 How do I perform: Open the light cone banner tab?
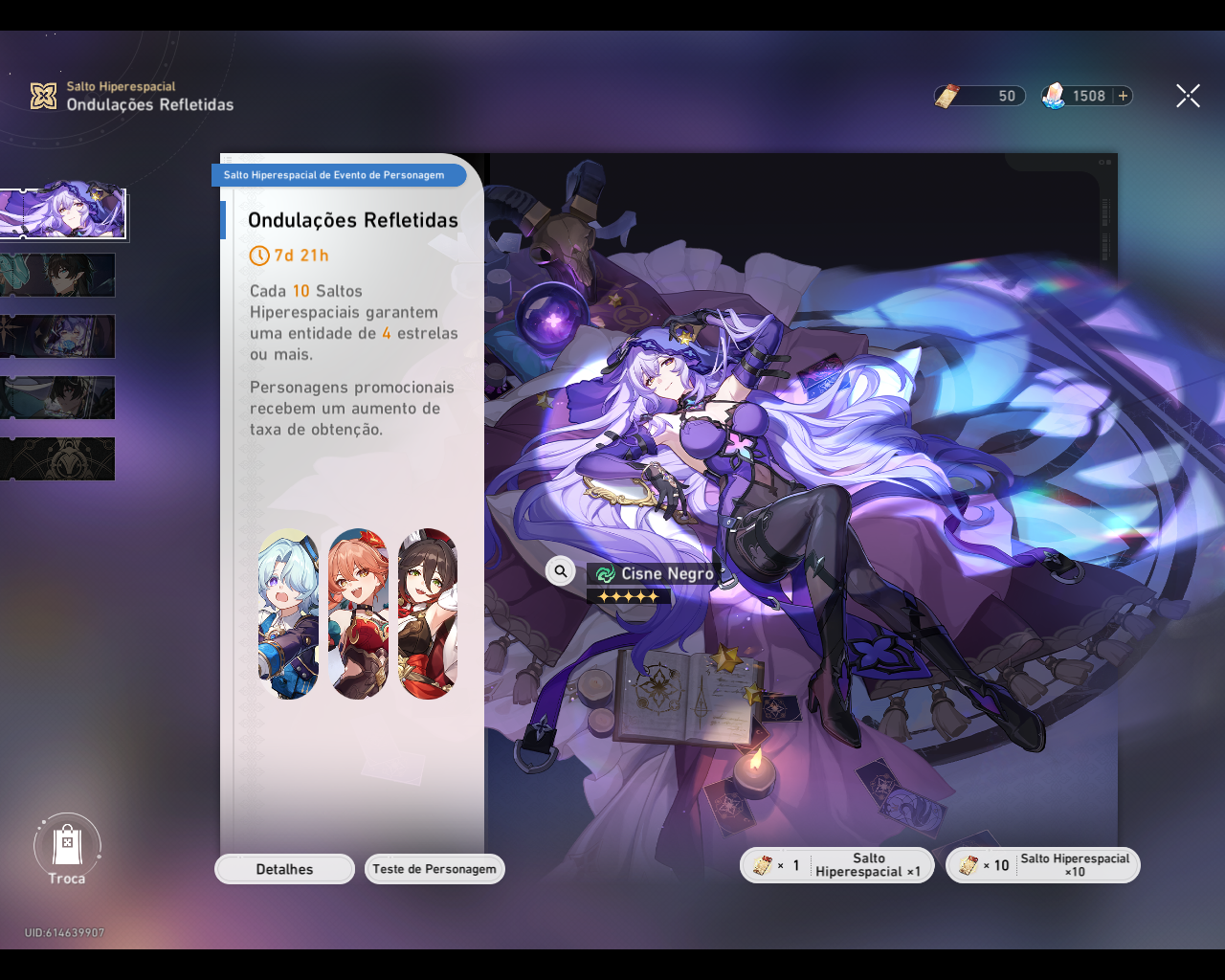tap(57, 336)
